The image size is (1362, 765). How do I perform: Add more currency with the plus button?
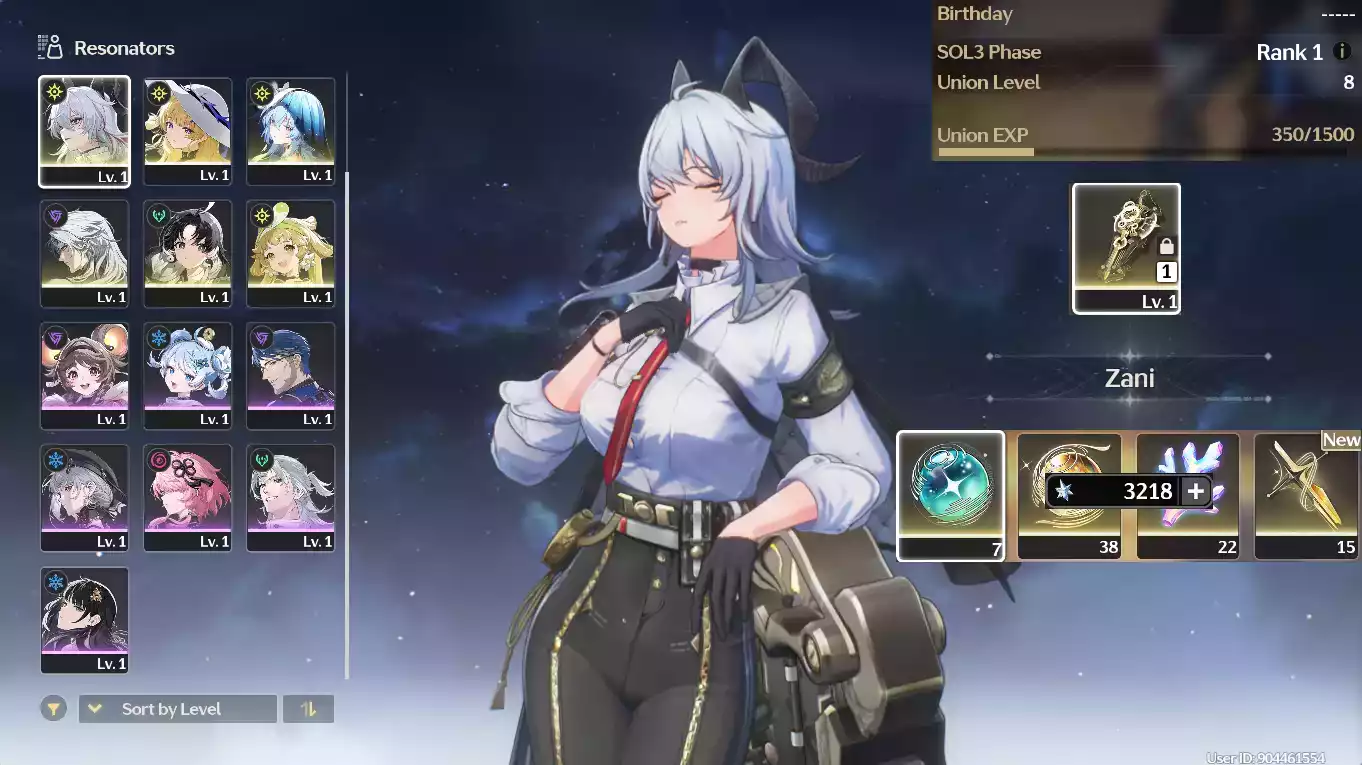click(1195, 491)
